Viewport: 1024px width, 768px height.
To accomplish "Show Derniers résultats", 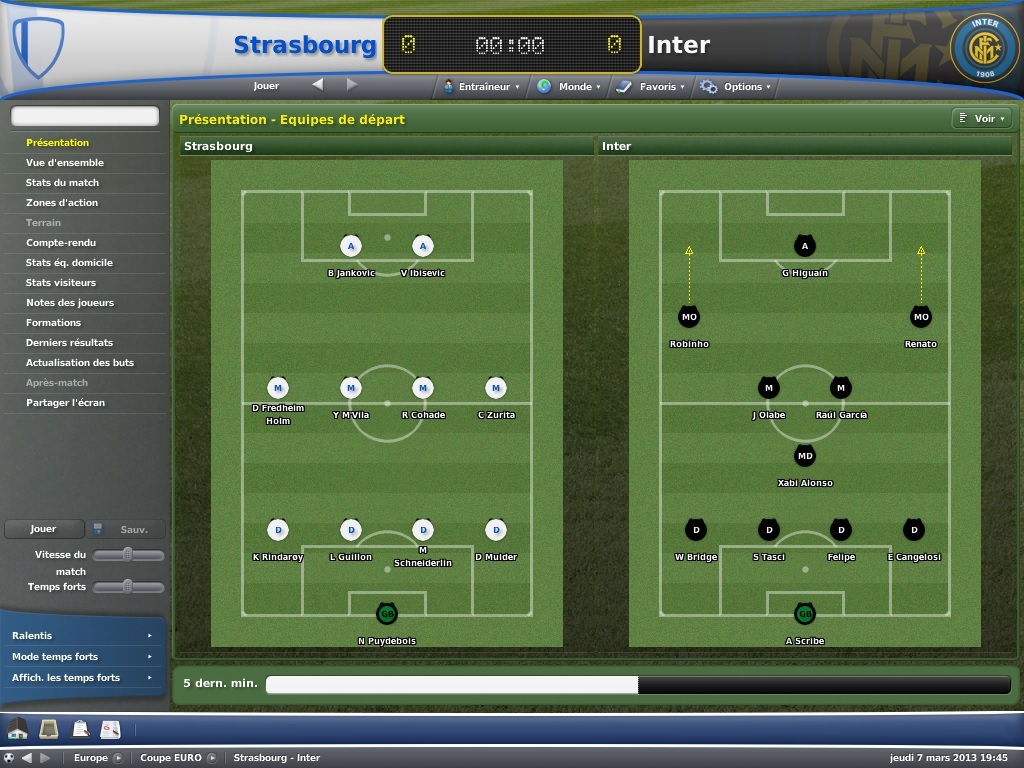I will pos(69,343).
